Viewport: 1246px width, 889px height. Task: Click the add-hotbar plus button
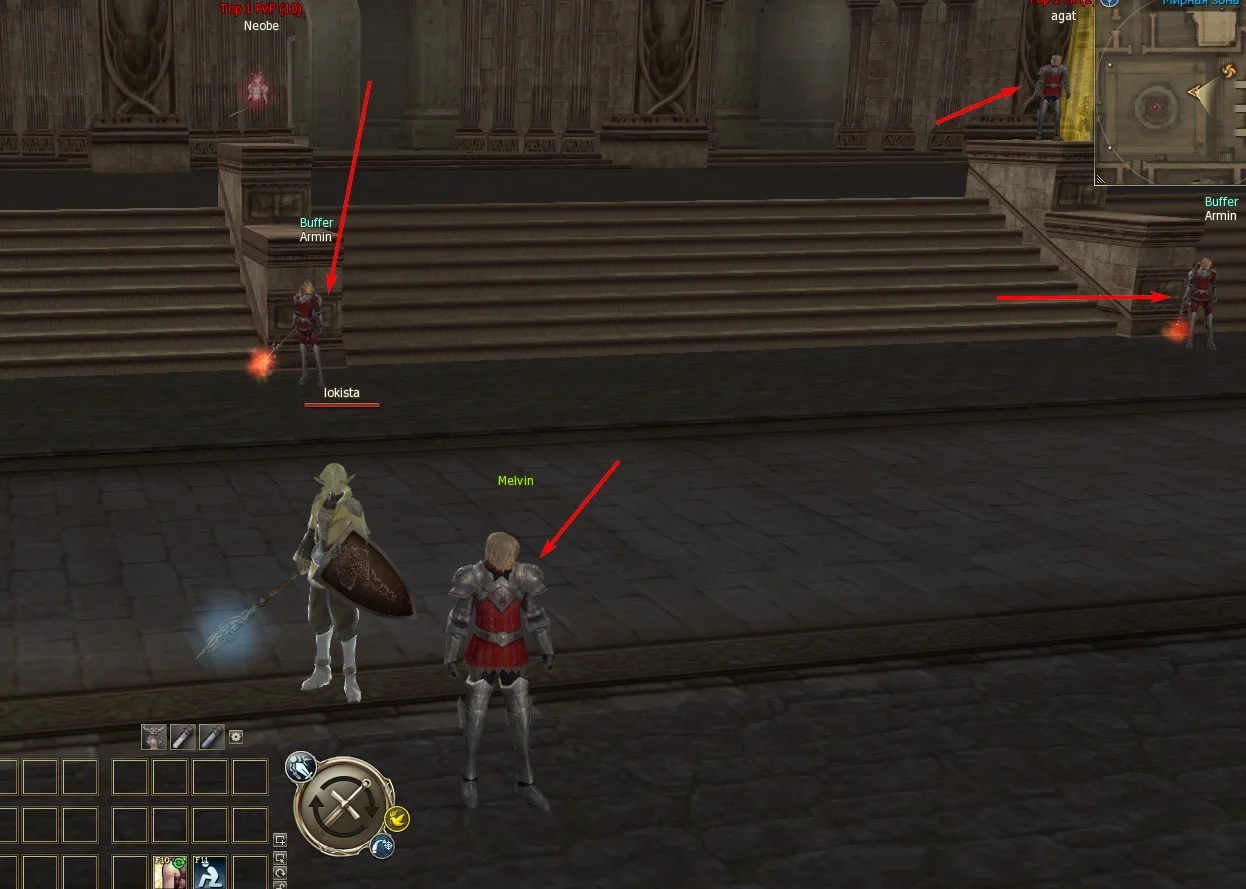tap(280, 840)
